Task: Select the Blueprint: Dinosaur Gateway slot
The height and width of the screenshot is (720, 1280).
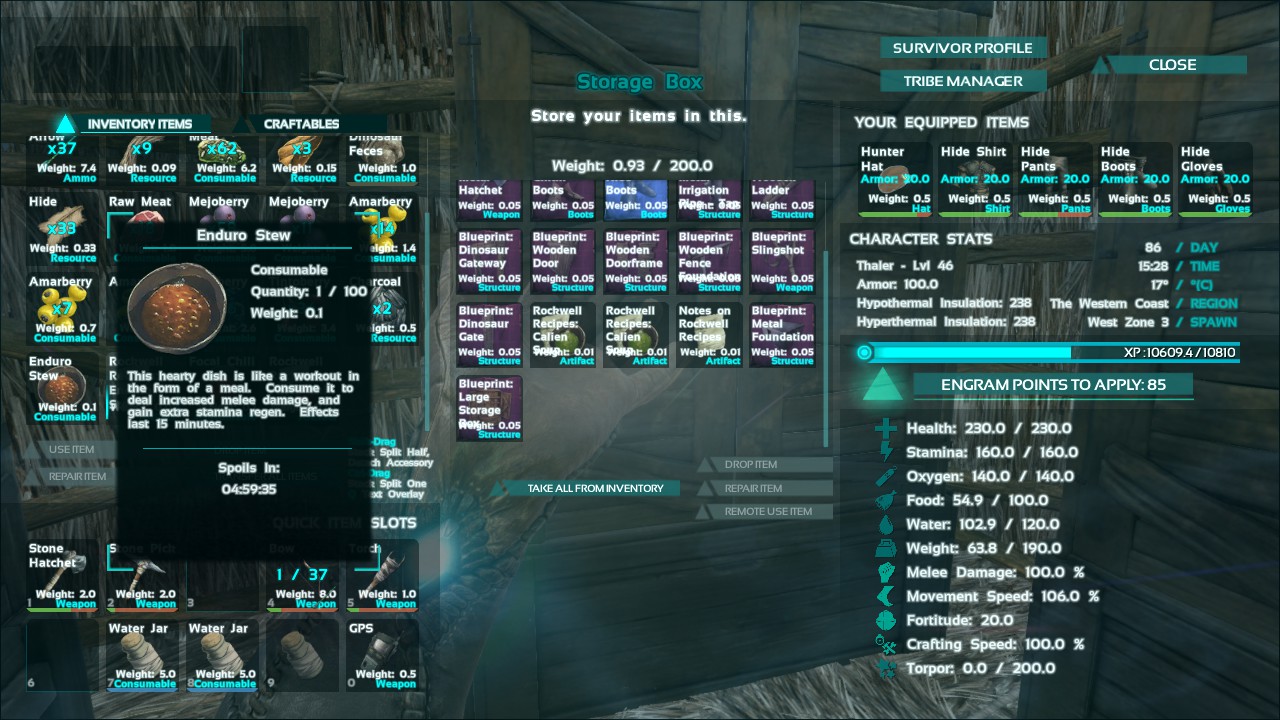Action: 489,262
